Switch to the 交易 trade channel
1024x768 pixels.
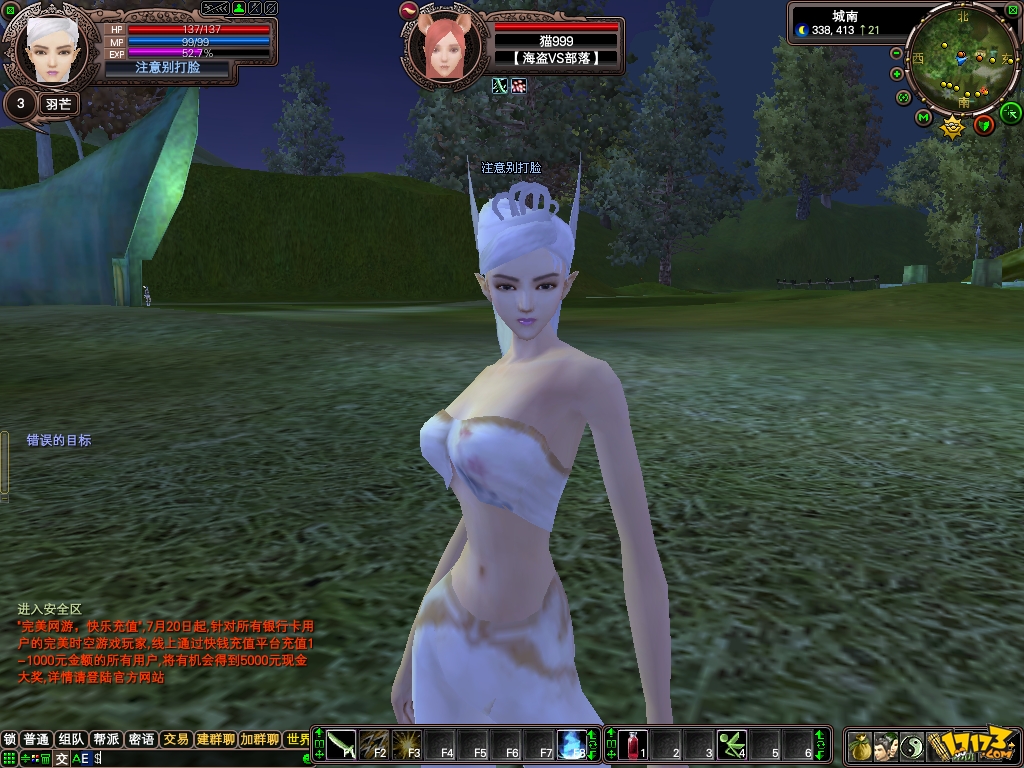point(176,740)
